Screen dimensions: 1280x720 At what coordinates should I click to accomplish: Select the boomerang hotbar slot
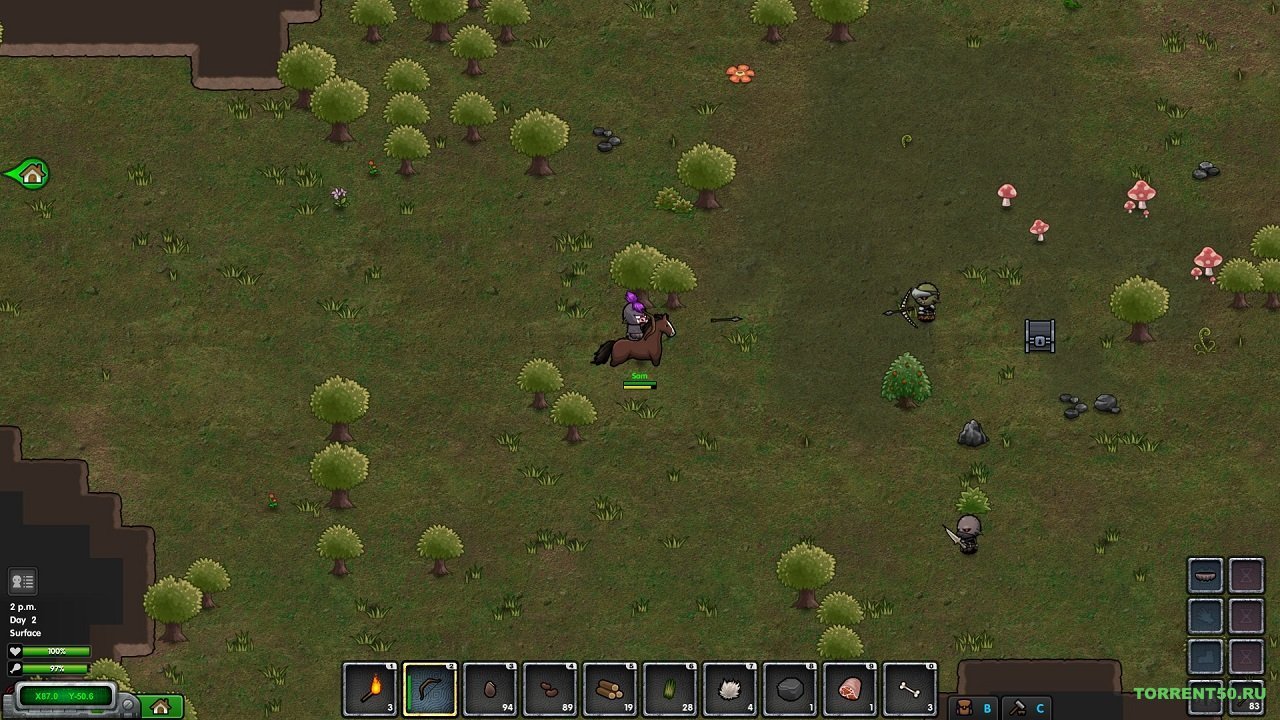(x=430, y=689)
